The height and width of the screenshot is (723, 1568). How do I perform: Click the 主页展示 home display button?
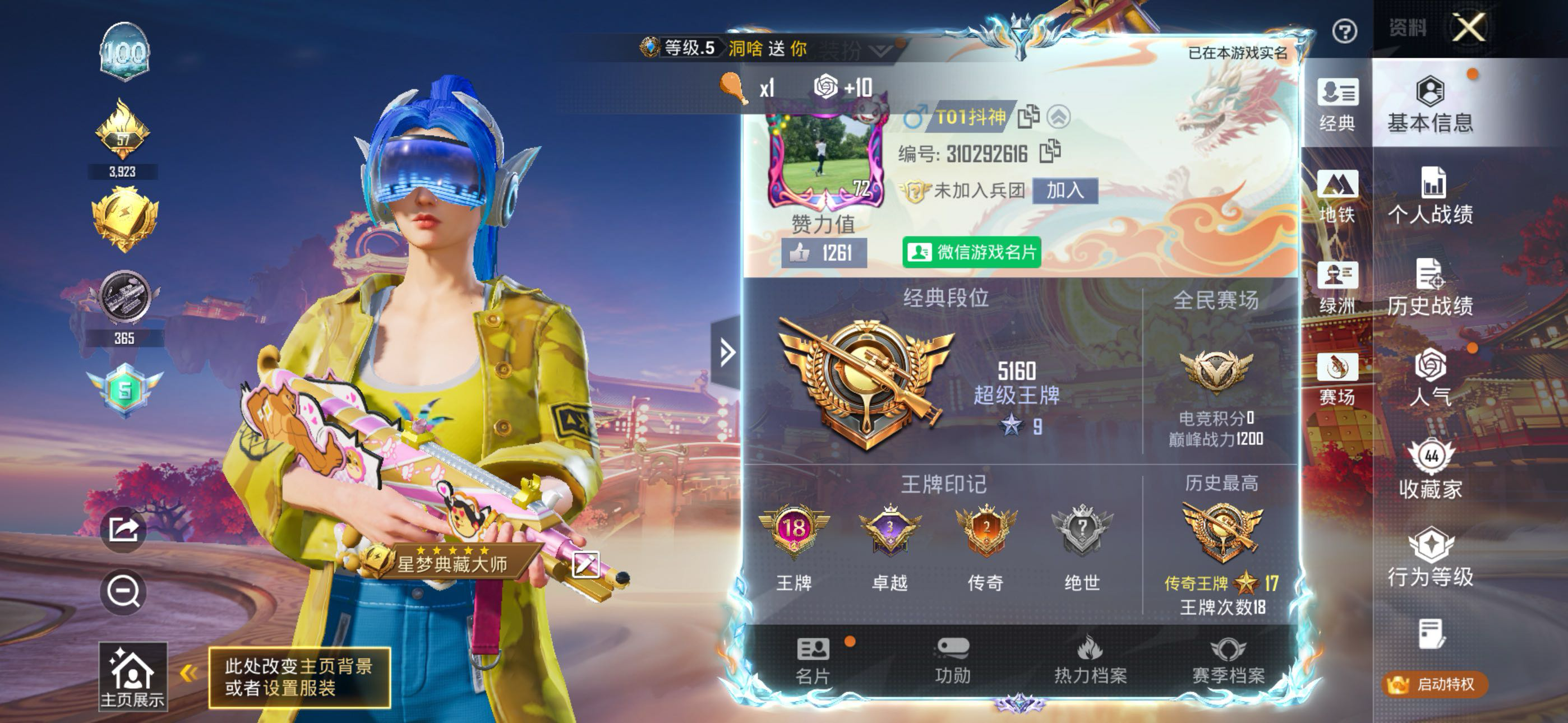pos(132,676)
